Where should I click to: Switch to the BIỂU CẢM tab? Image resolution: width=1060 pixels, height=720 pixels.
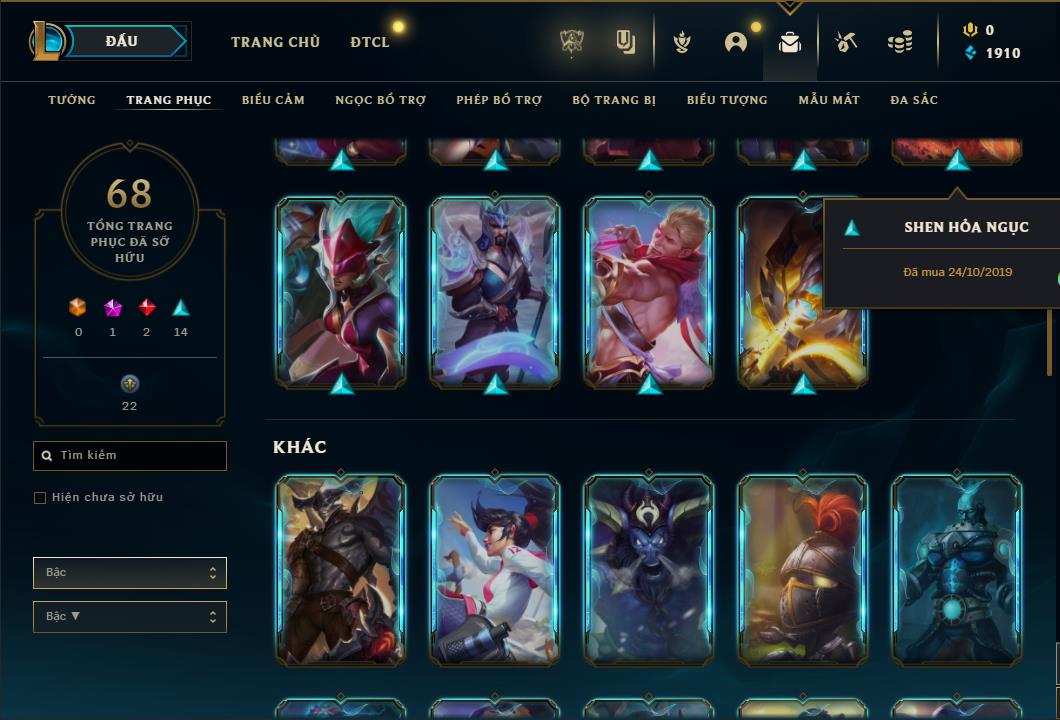pos(273,100)
